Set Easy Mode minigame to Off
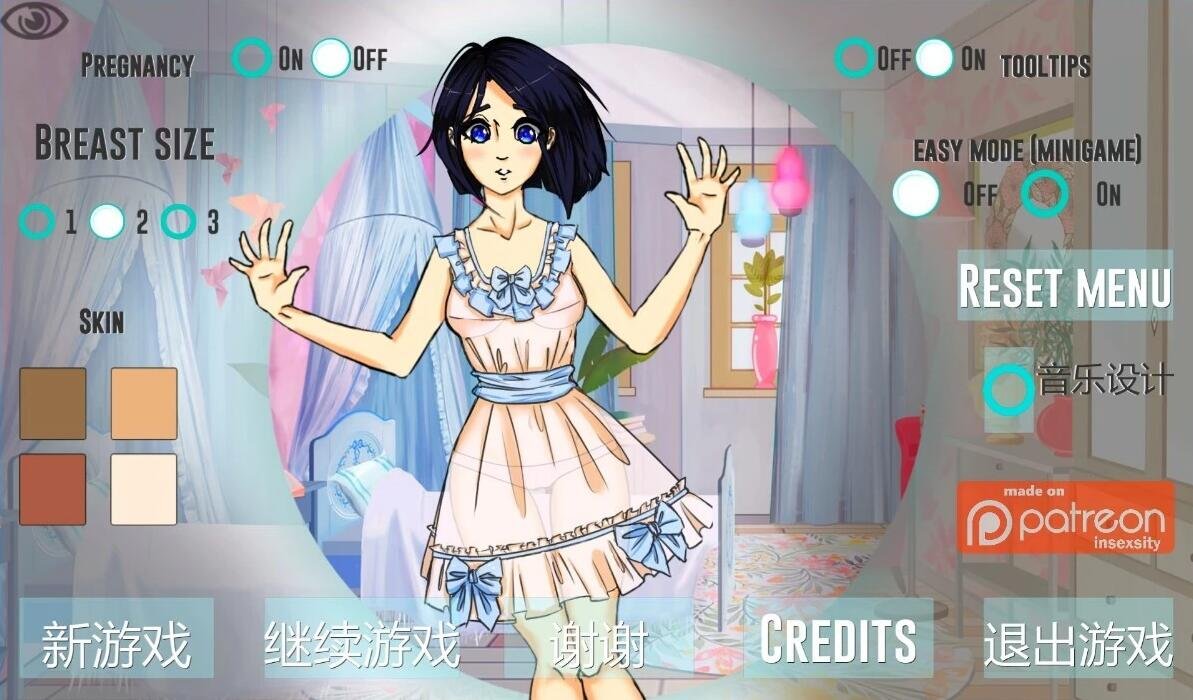 pyautogui.click(x=915, y=193)
